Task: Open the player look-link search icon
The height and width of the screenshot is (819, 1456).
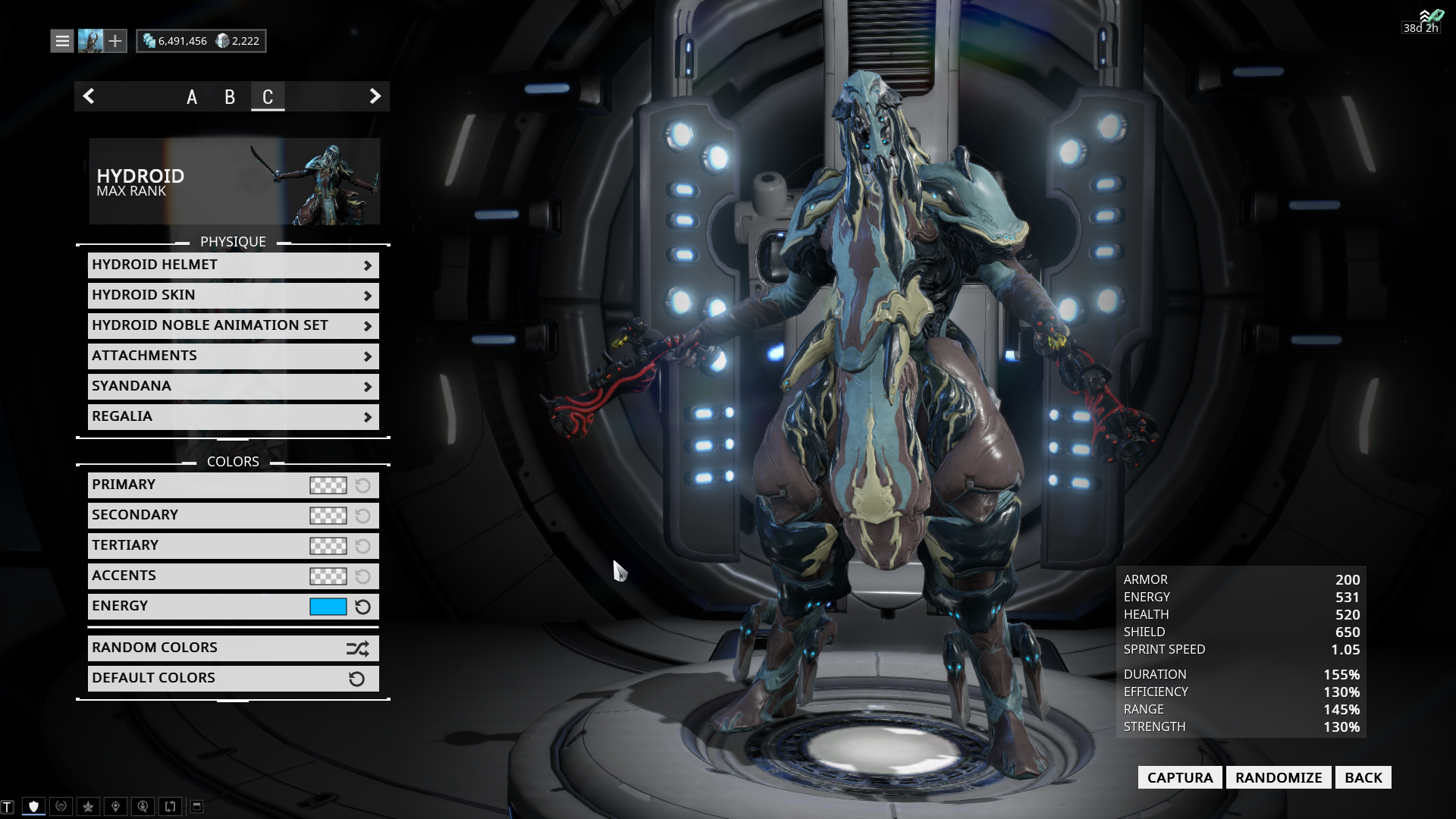Action: tap(143, 806)
